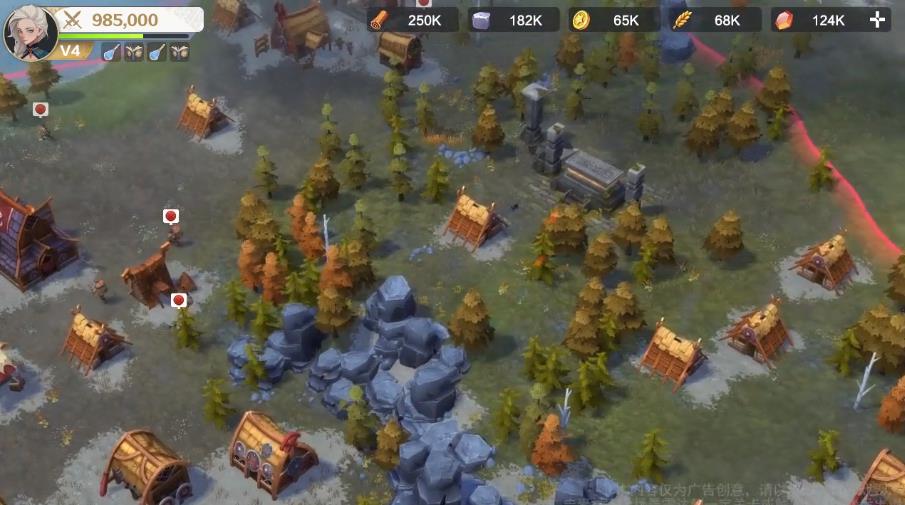The width and height of the screenshot is (905, 505).
Task: Open the V4 VIP badge
Action: tap(70, 51)
